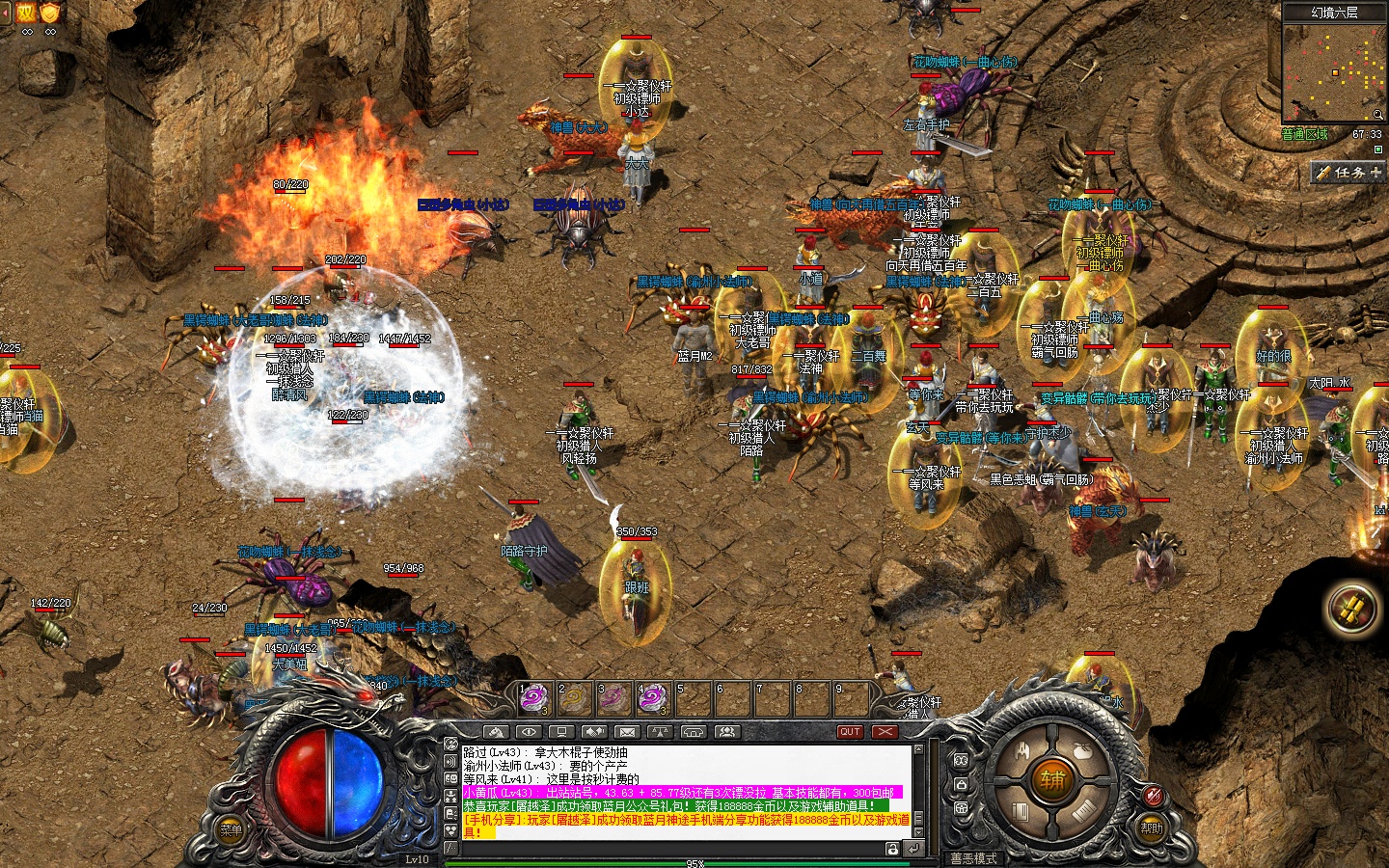
Task: Toggle the red sound mute icon
Action: pos(1152,796)
